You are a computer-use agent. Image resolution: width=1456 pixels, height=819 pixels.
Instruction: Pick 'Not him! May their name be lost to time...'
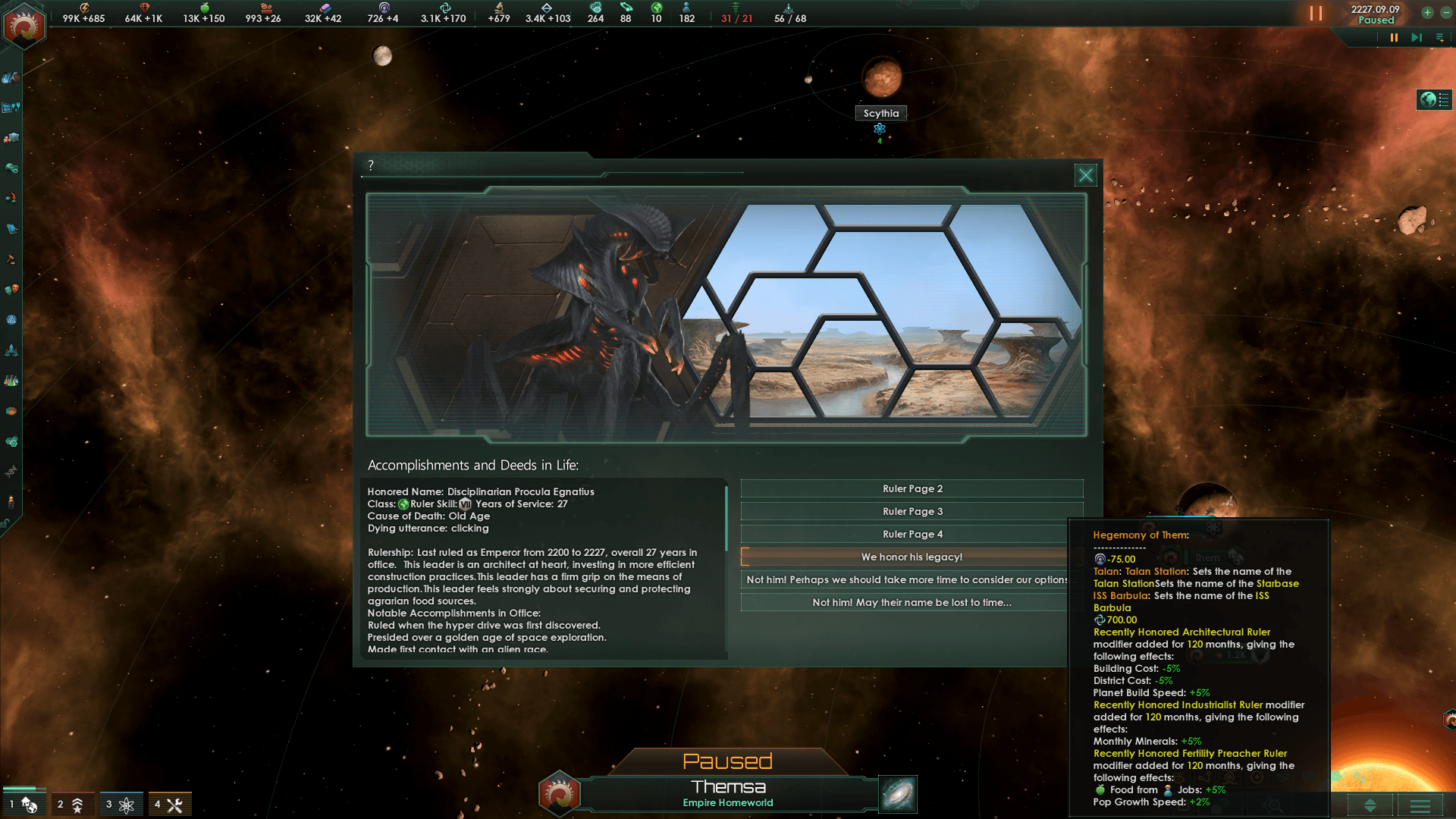(x=912, y=603)
